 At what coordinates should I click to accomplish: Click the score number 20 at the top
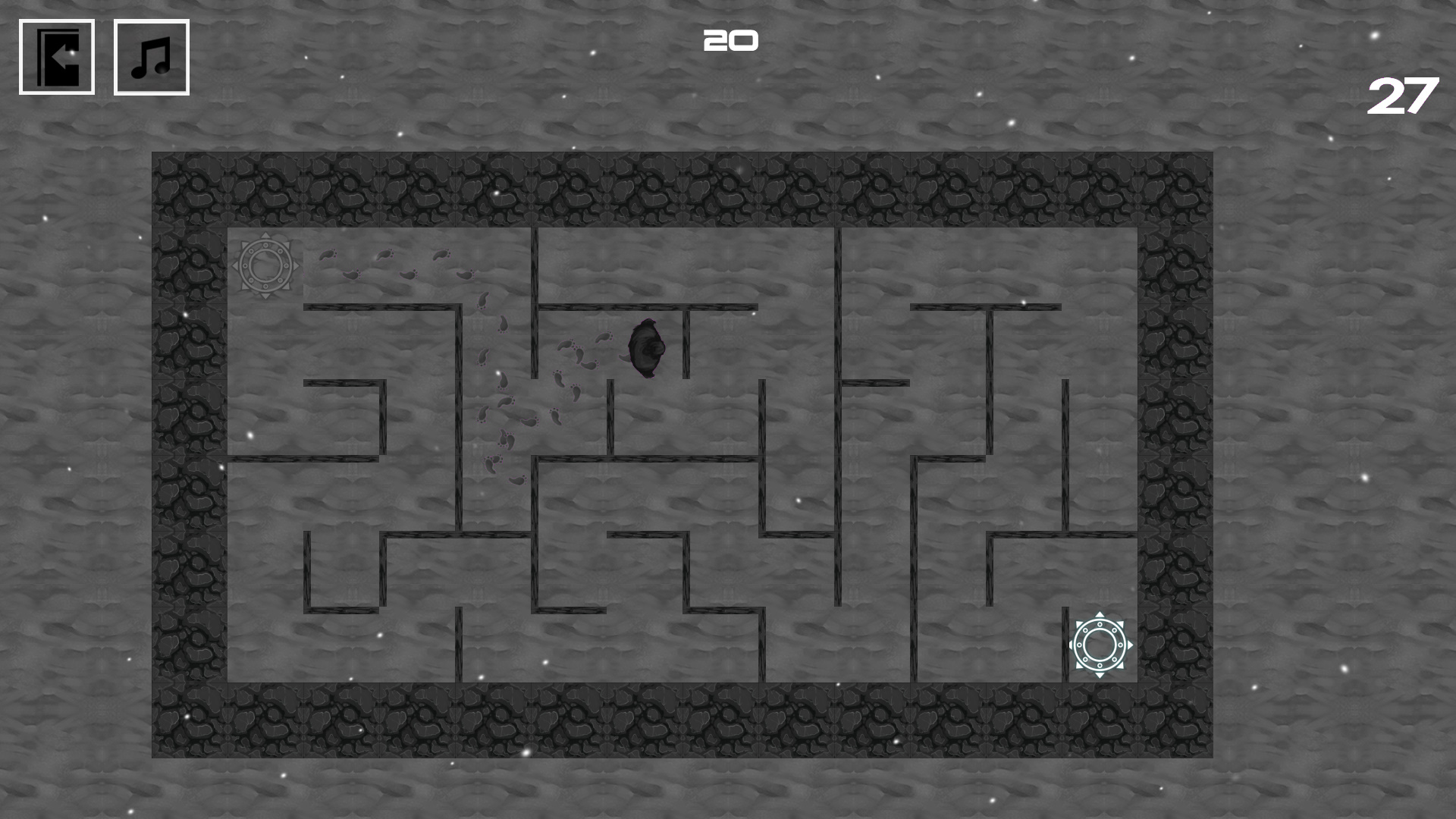[730, 39]
